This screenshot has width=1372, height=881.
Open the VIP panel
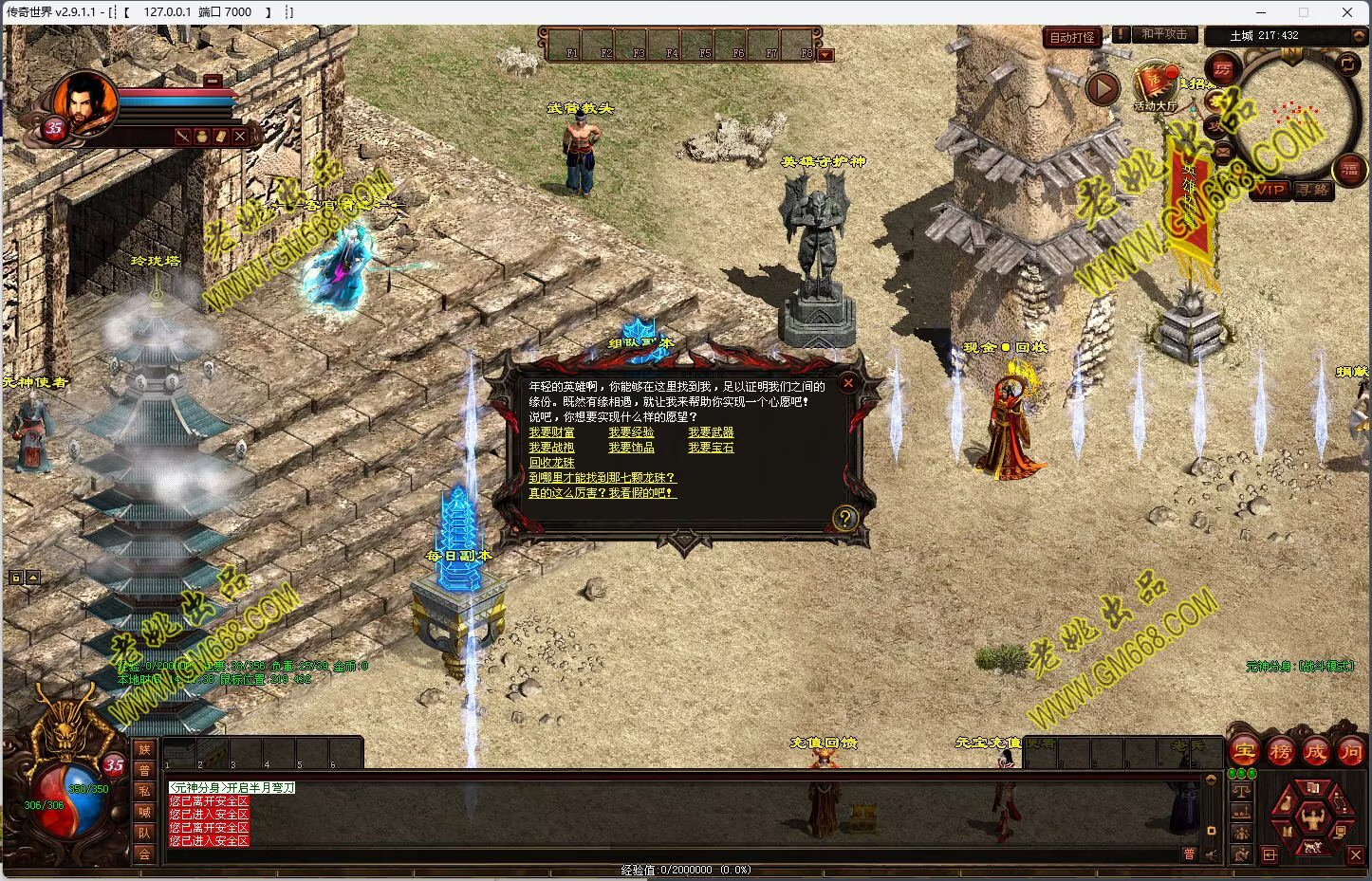tap(1269, 190)
